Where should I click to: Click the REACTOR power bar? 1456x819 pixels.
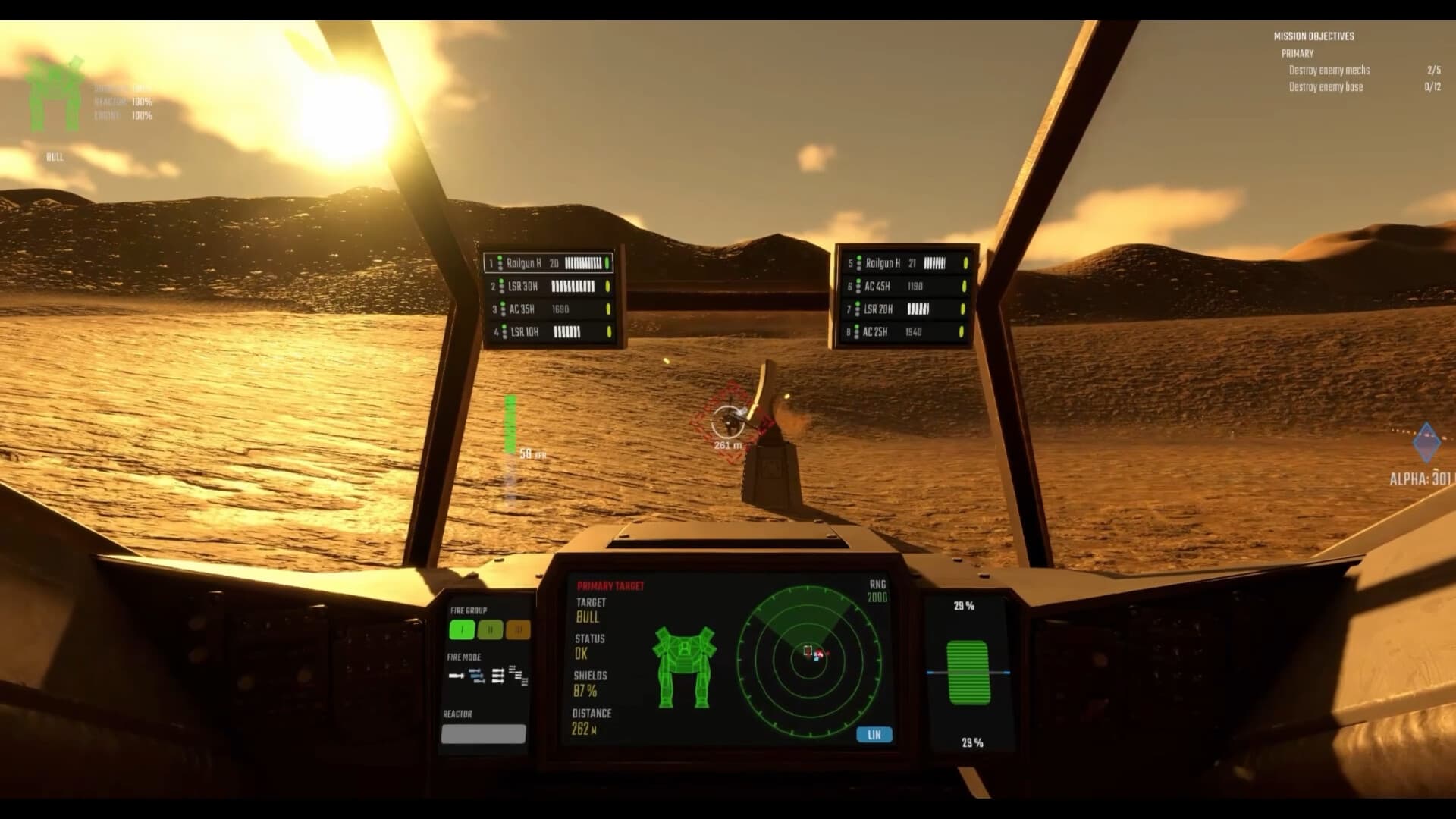coord(484,733)
